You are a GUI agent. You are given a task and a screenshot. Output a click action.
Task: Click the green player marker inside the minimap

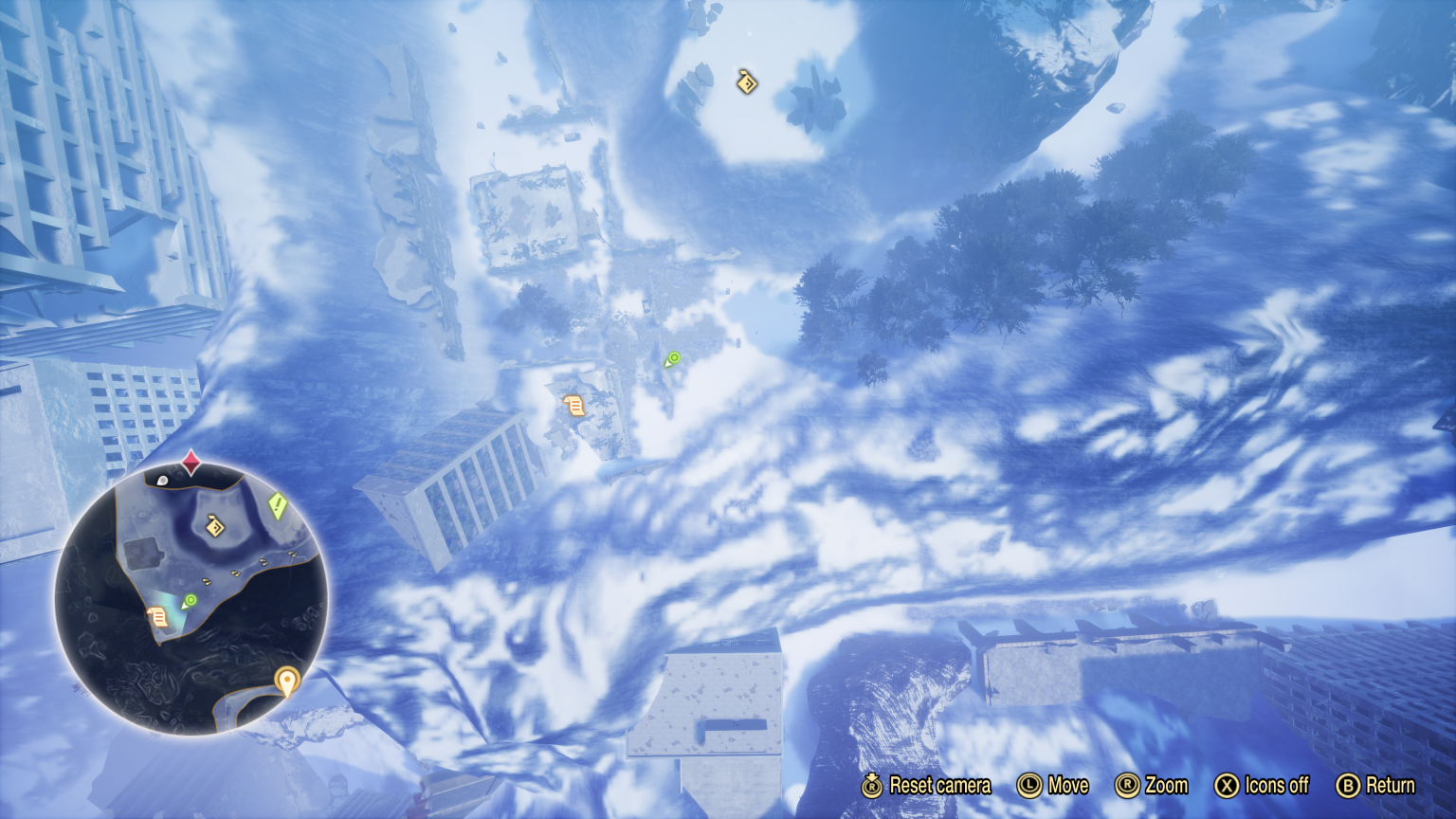190,601
